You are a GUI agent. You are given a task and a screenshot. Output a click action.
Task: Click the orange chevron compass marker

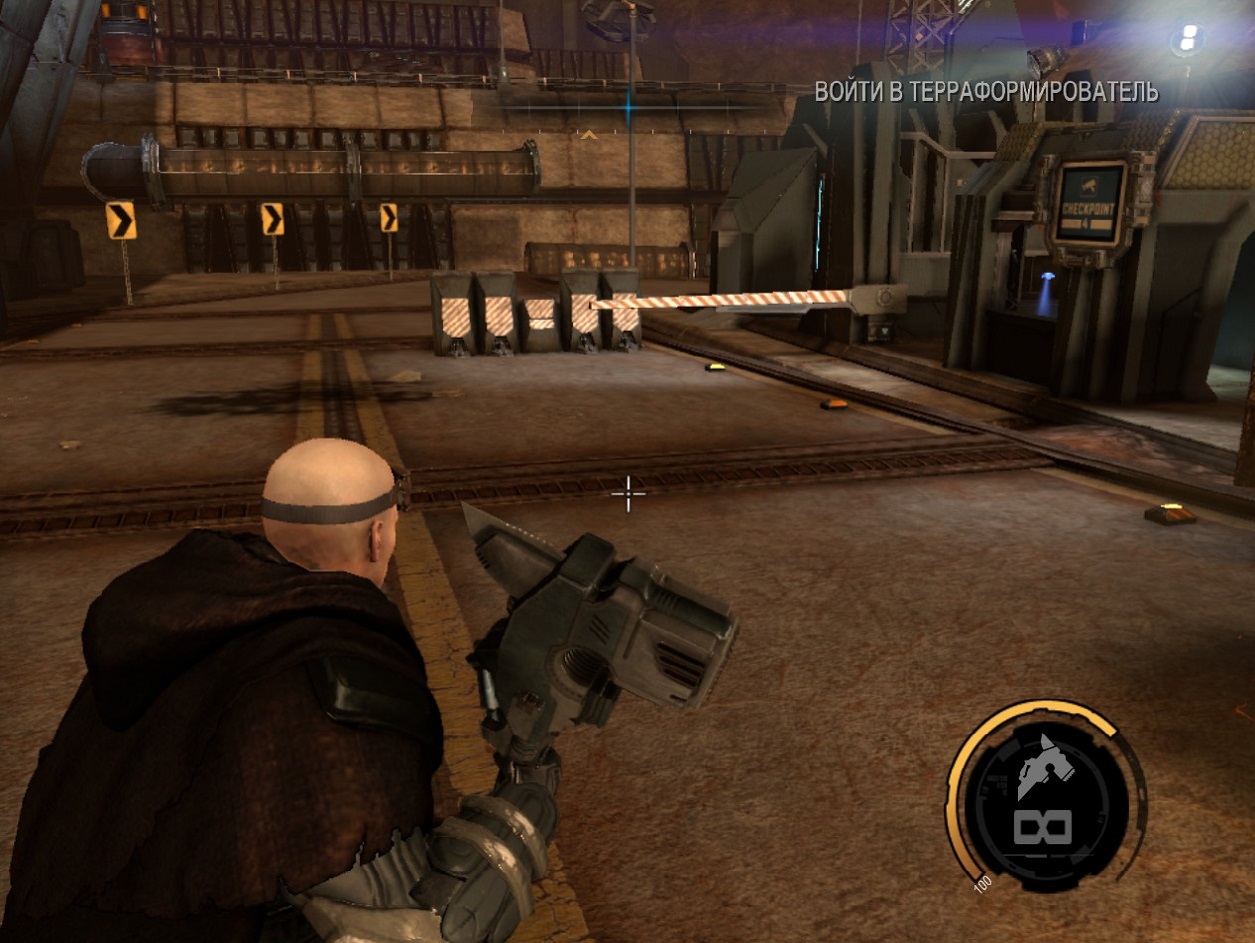(x=590, y=134)
